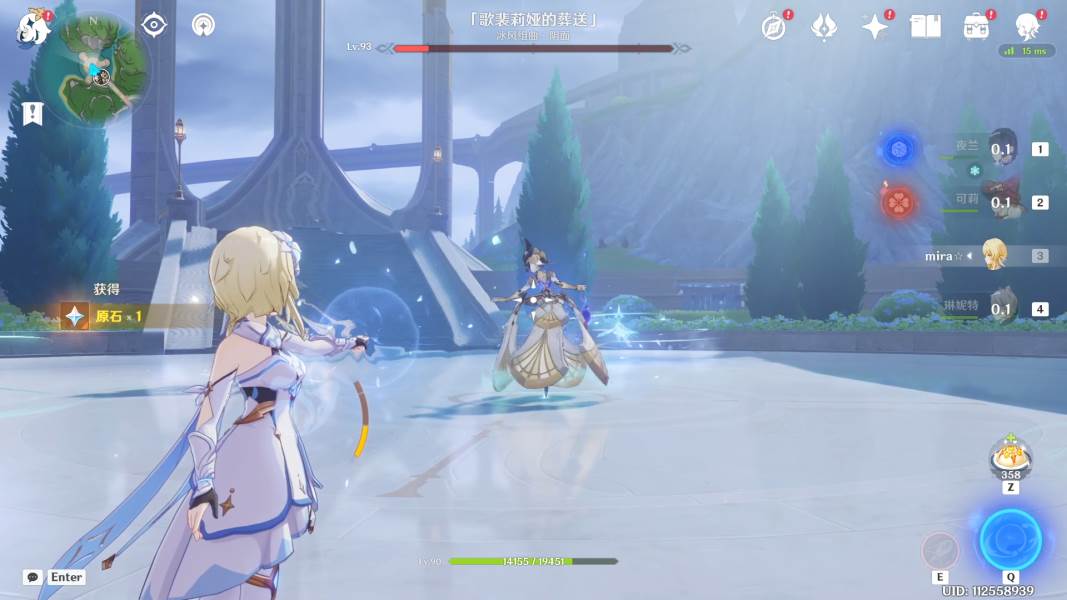1067x600 pixels.
Task: Open the quest banner with exclamation mark
Action: click(33, 114)
